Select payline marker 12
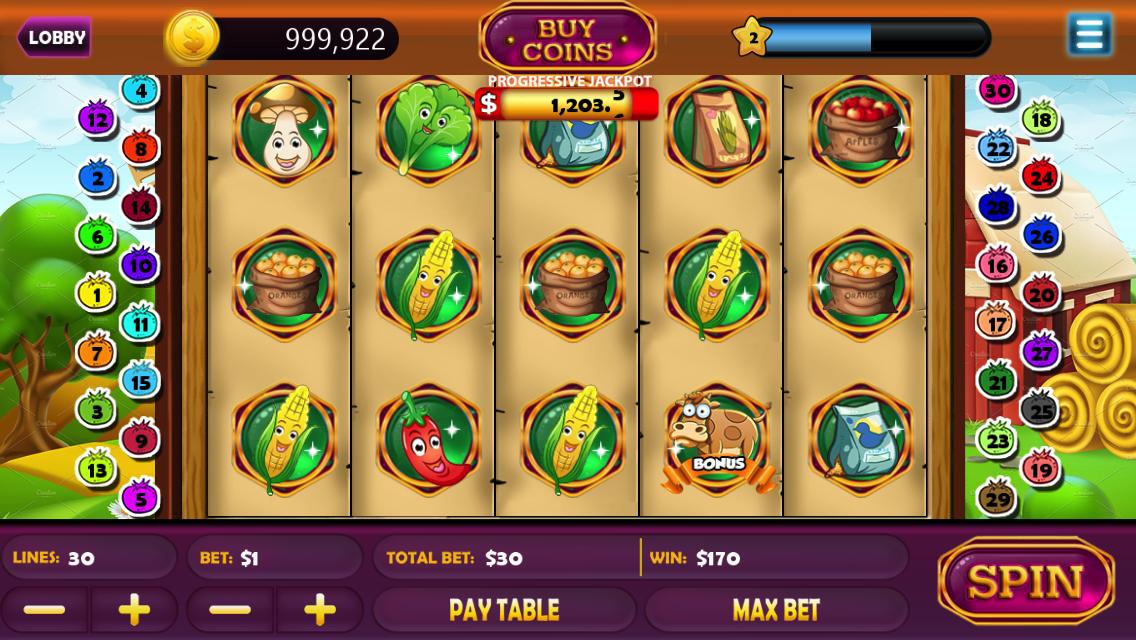Viewport: 1136px width, 640px height. point(97,120)
